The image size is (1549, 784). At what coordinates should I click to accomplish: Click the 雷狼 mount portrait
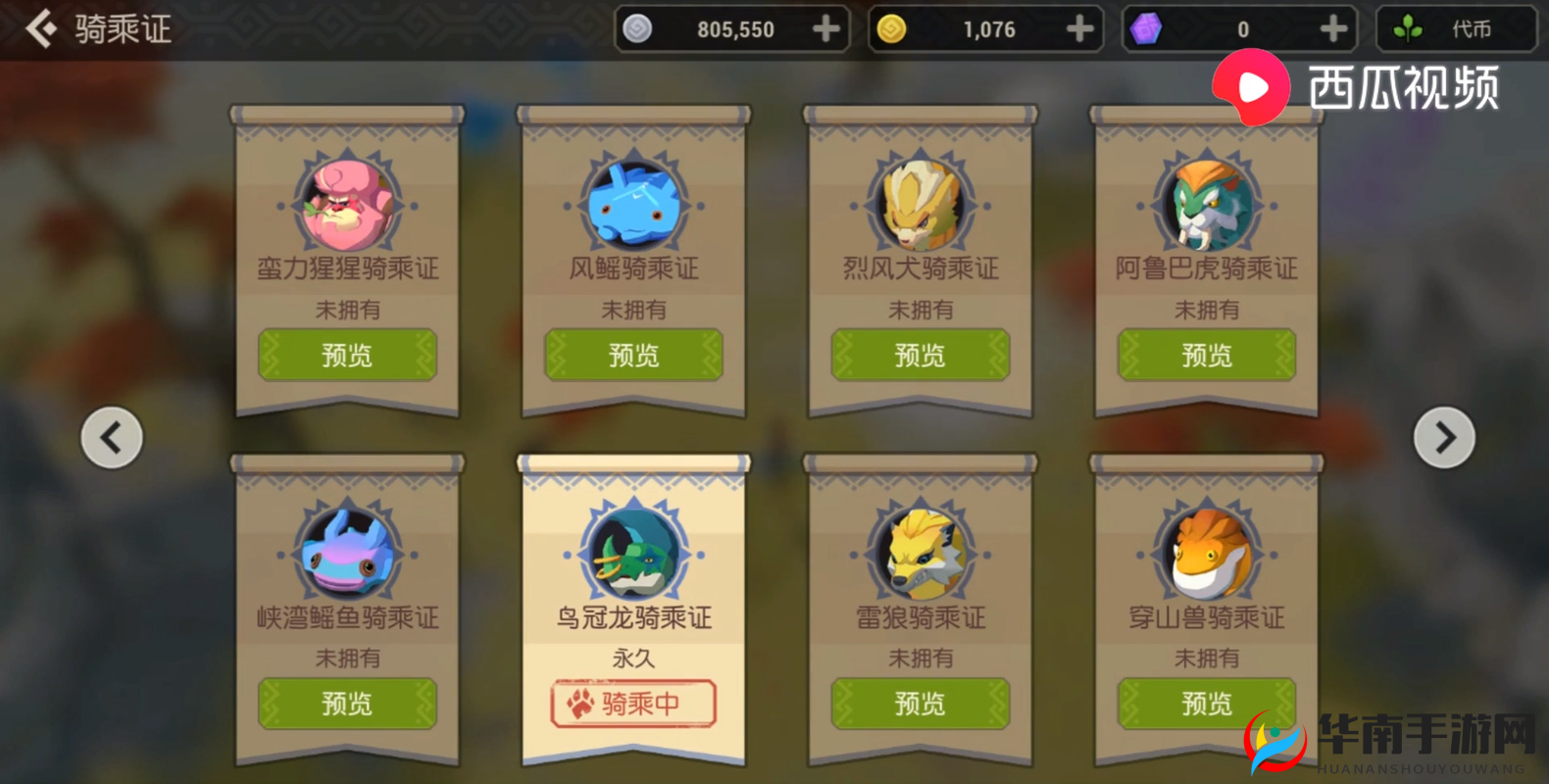point(919,554)
